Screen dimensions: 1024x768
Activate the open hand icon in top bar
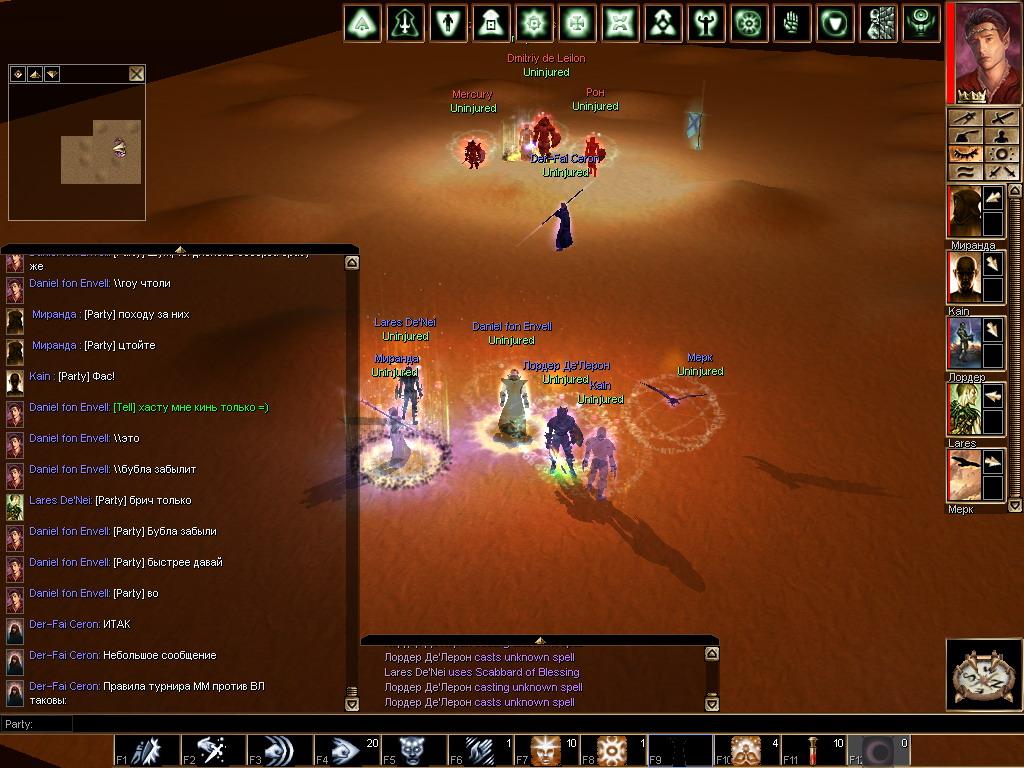[793, 23]
